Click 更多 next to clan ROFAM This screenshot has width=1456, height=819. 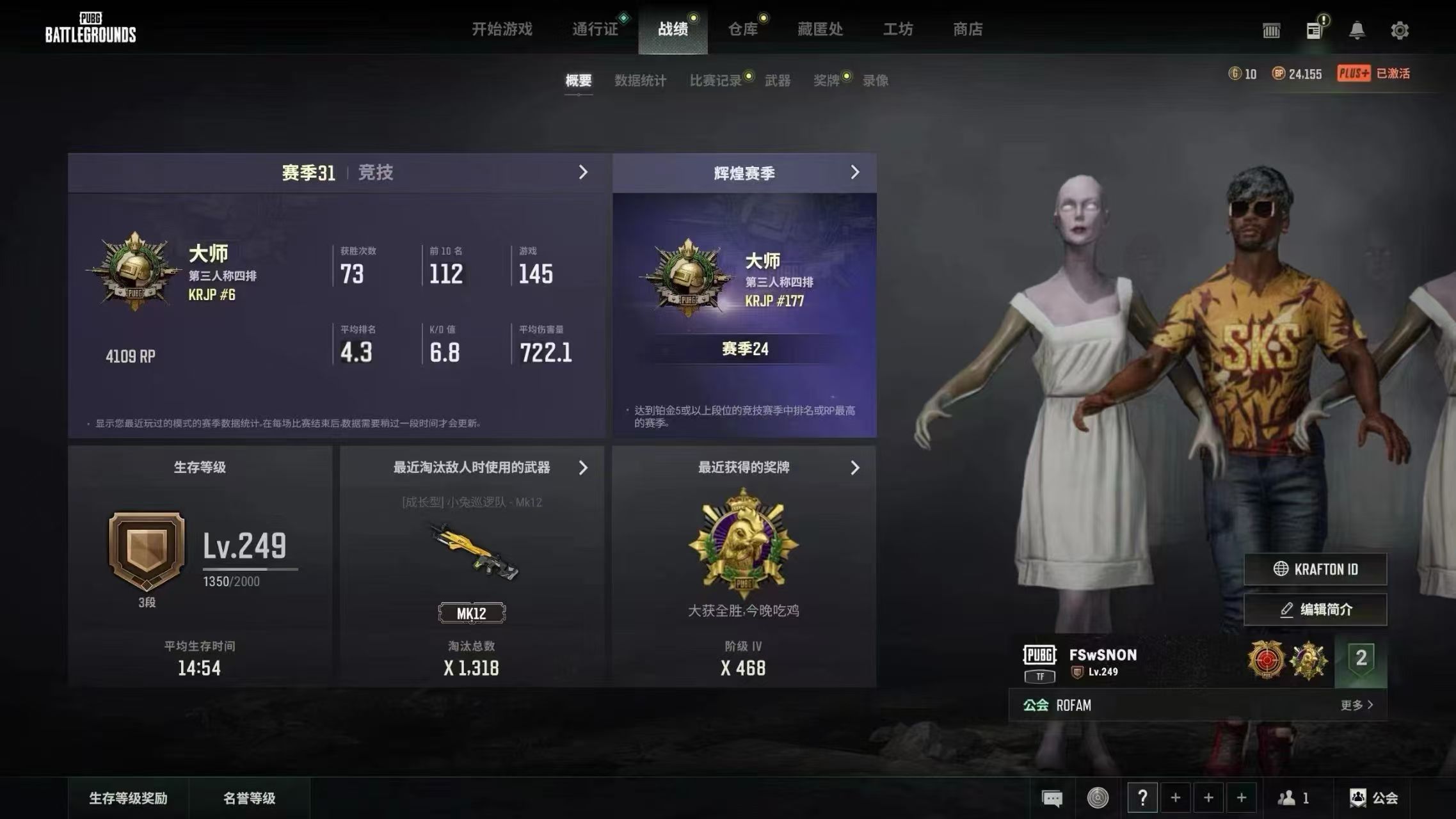click(x=1357, y=704)
